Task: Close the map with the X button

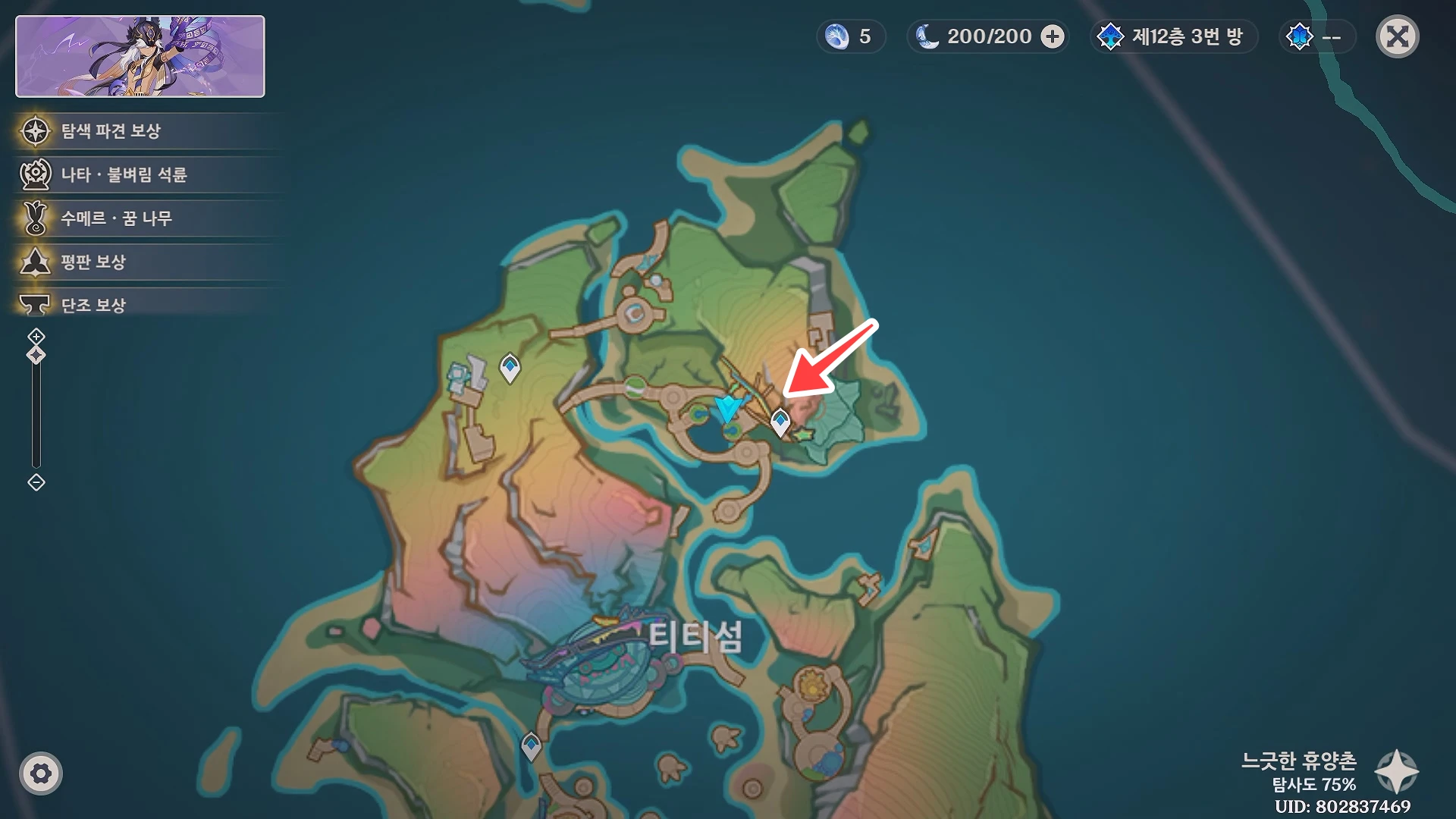Action: pos(1398,36)
